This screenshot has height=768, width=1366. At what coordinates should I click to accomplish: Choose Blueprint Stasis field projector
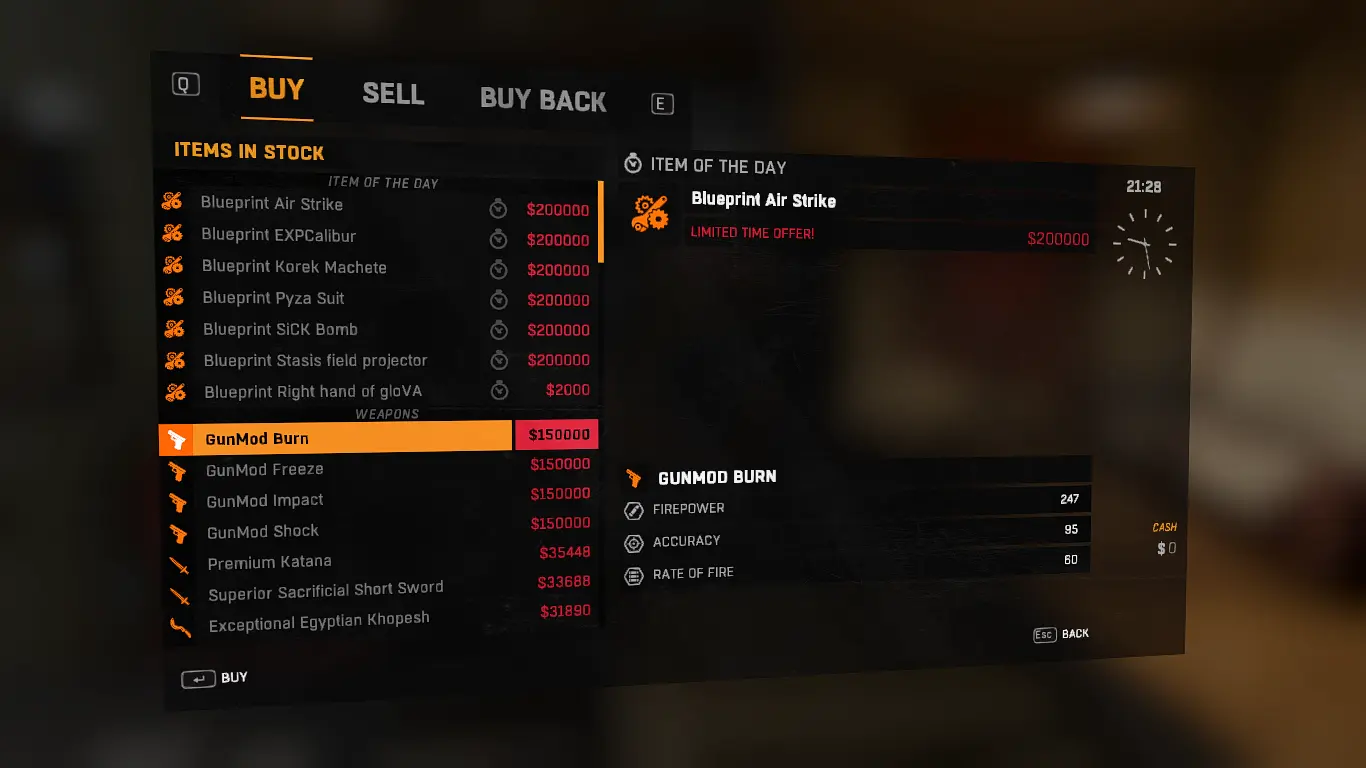[315, 360]
